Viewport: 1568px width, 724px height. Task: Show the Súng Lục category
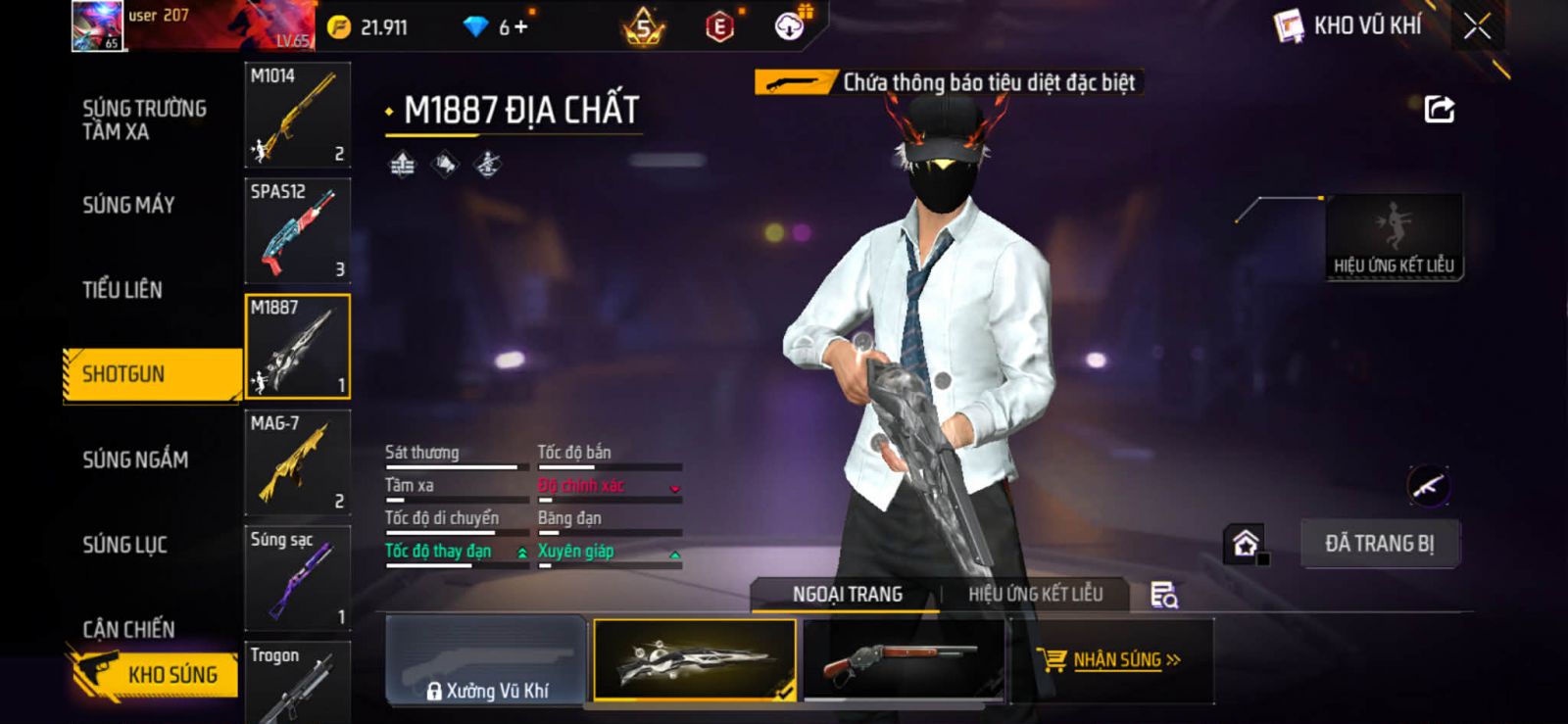pyautogui.click(x=124, y=544)
